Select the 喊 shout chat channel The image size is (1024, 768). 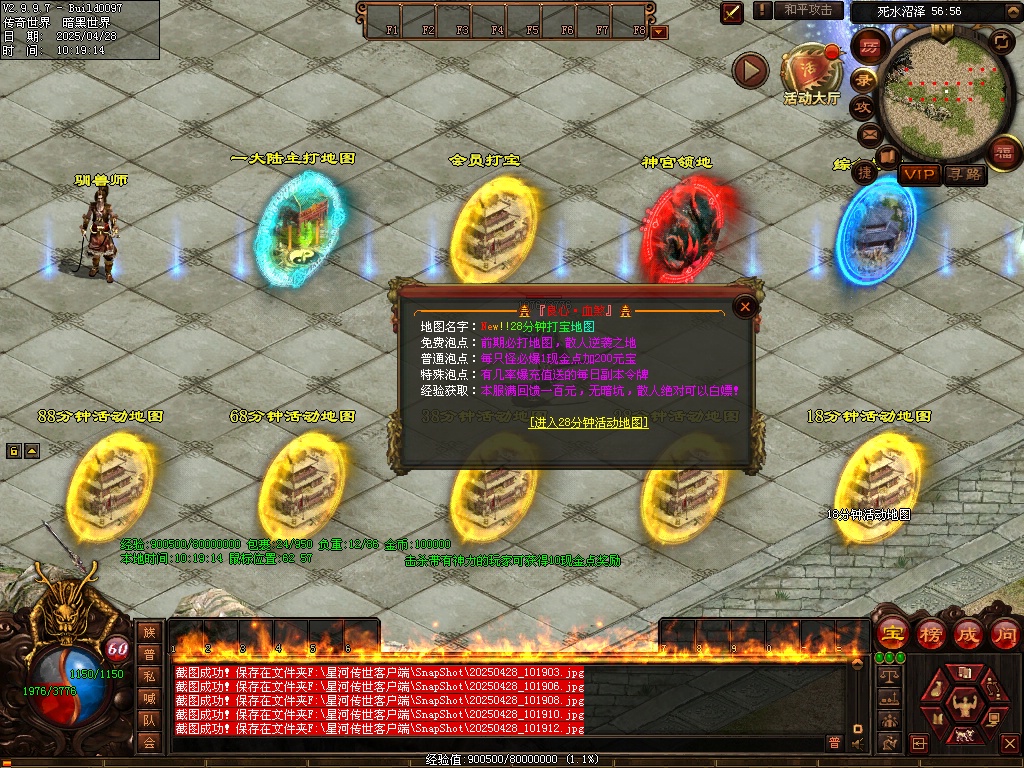[x=149, y=699]
